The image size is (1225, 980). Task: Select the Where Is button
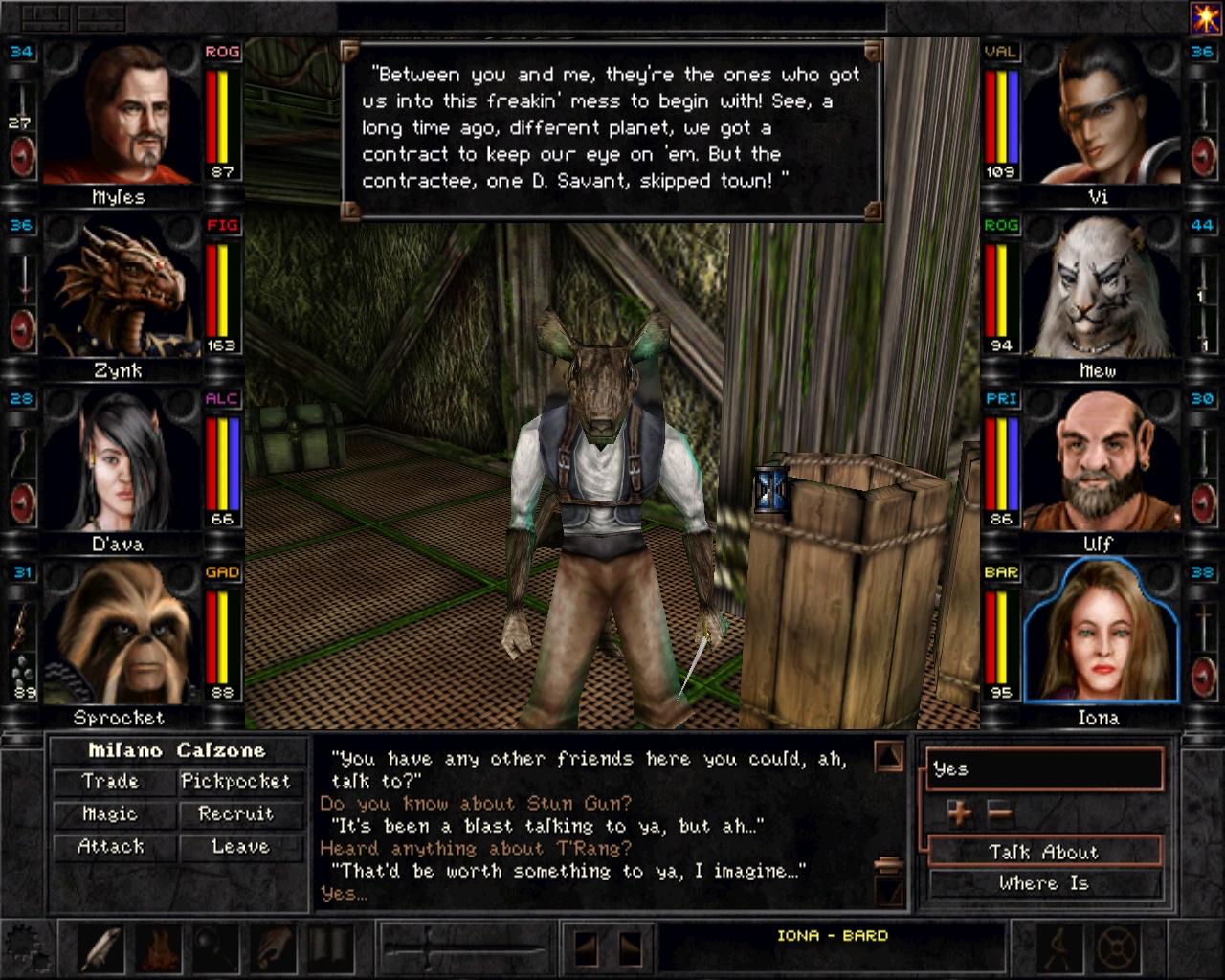click(1043, 883)
